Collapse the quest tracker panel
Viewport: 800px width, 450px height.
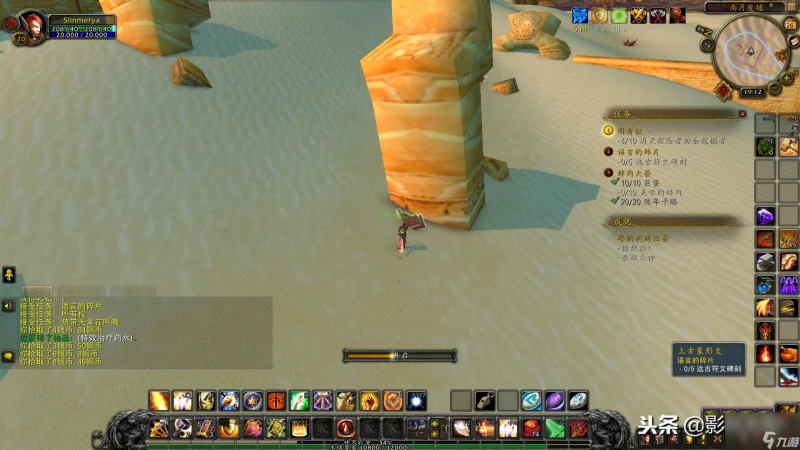(x=742, y=114)
